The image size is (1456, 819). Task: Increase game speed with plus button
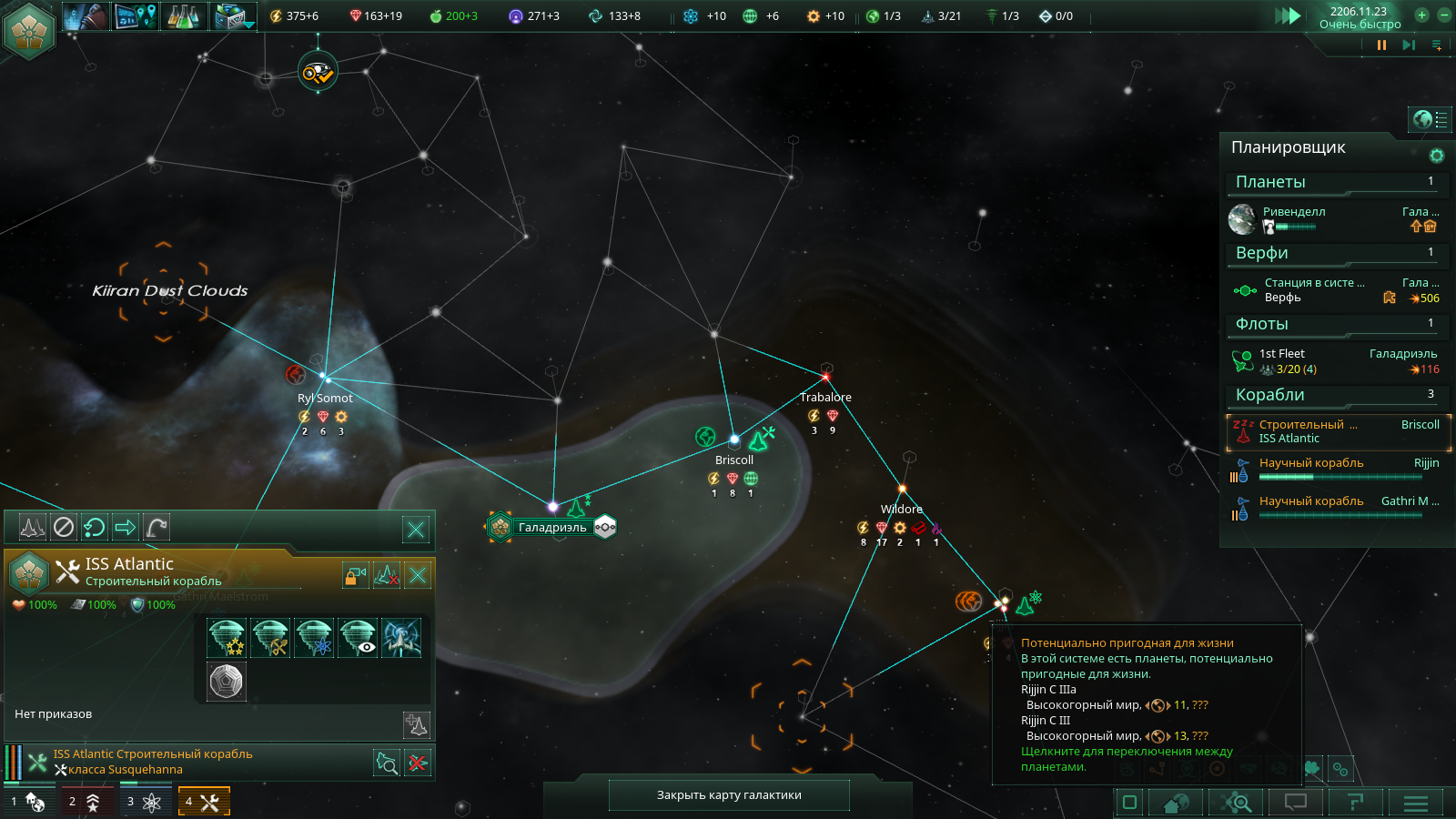[x=1421, y=15]
